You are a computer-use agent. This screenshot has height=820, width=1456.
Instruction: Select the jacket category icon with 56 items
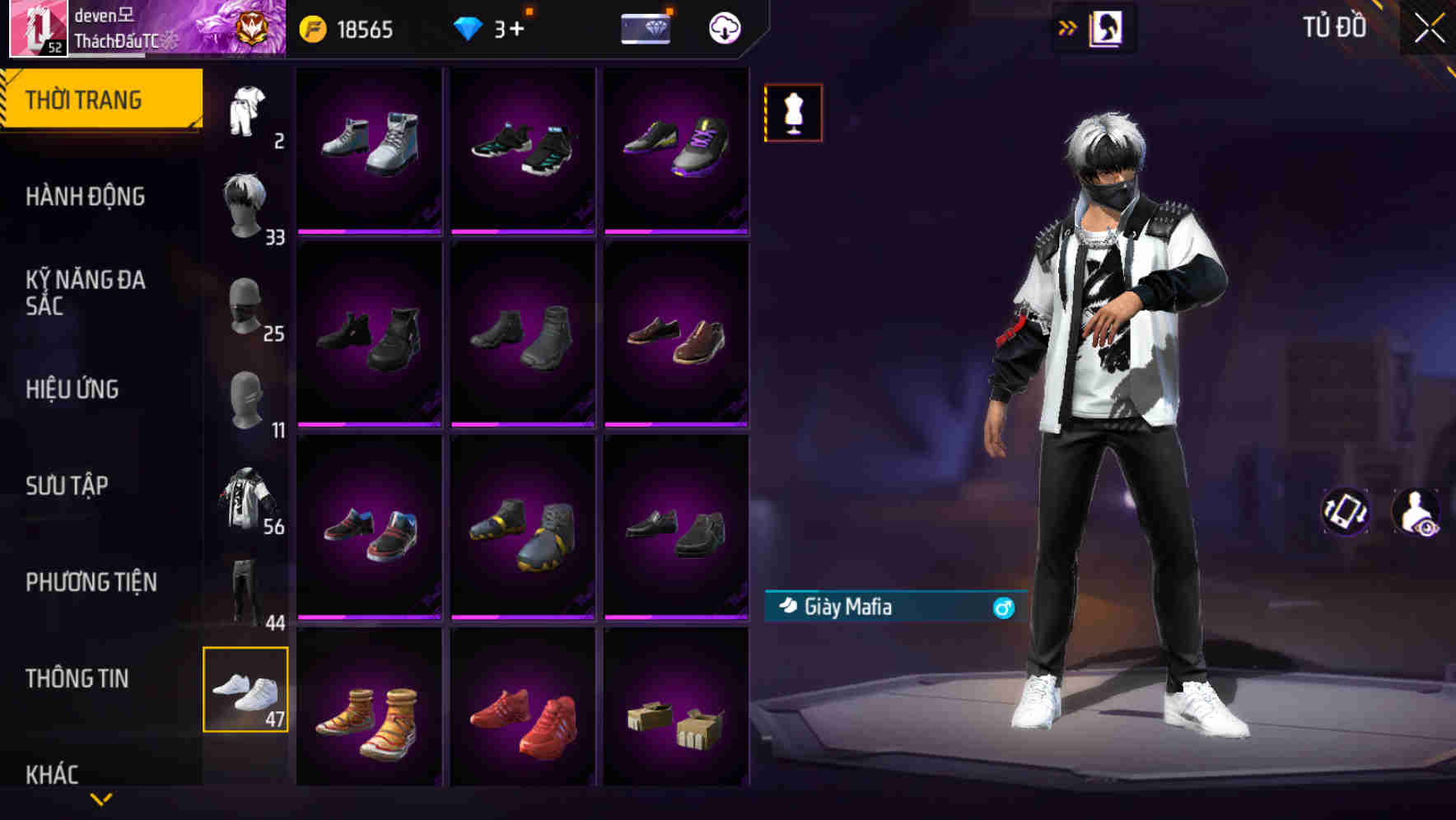[245, 494]
